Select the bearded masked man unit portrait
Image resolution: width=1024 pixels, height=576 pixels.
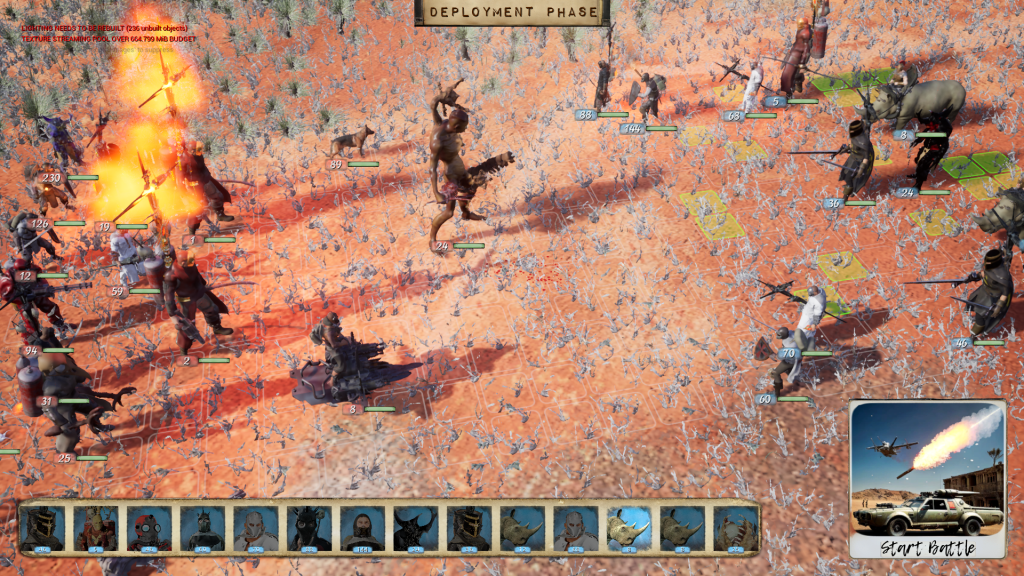(362, 528)
